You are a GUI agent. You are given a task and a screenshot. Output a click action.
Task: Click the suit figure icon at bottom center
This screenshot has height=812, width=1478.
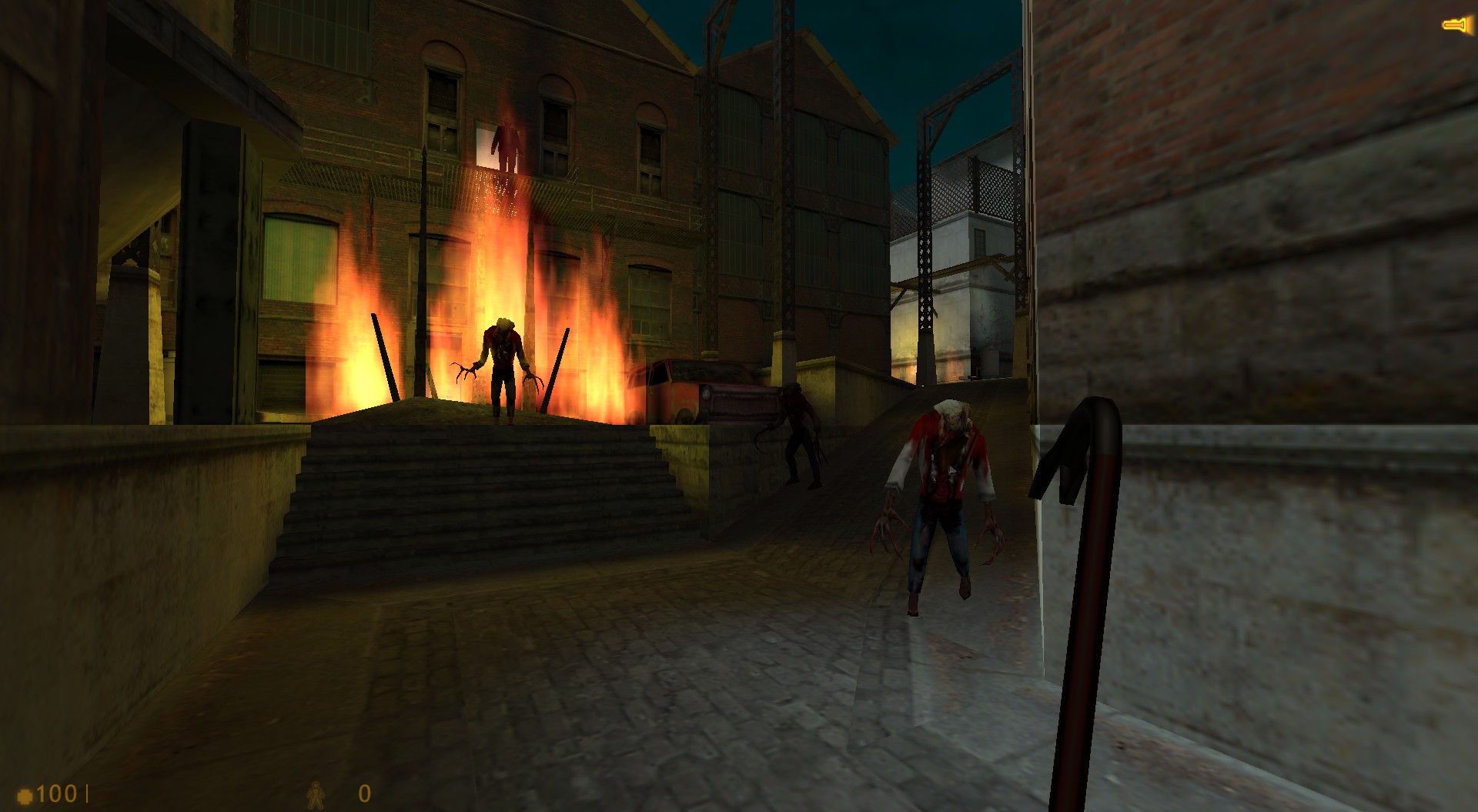coord(315,795)
